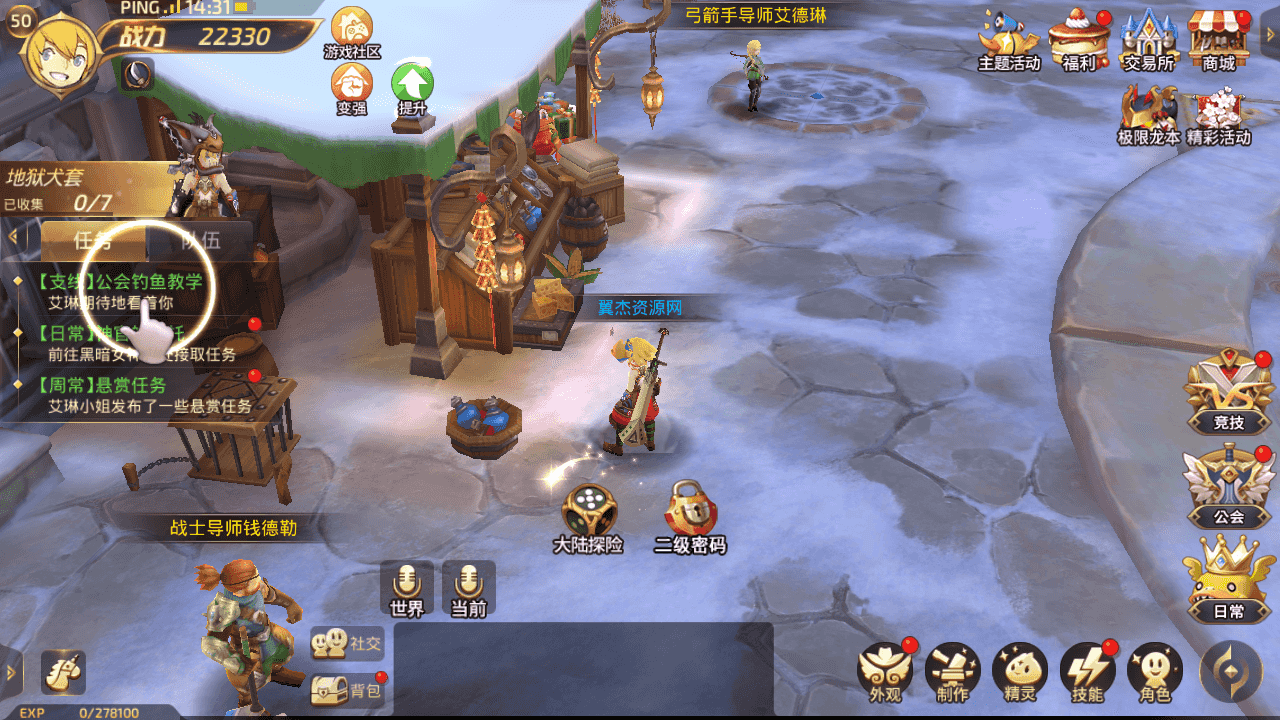Open the 福利 welfare cake icon

(x=1079, y=40)
